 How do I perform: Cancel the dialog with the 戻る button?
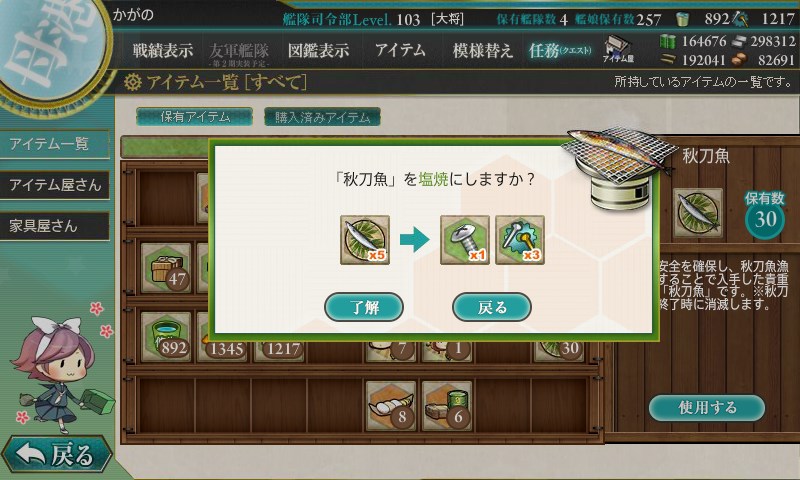(x=491, y=307)
